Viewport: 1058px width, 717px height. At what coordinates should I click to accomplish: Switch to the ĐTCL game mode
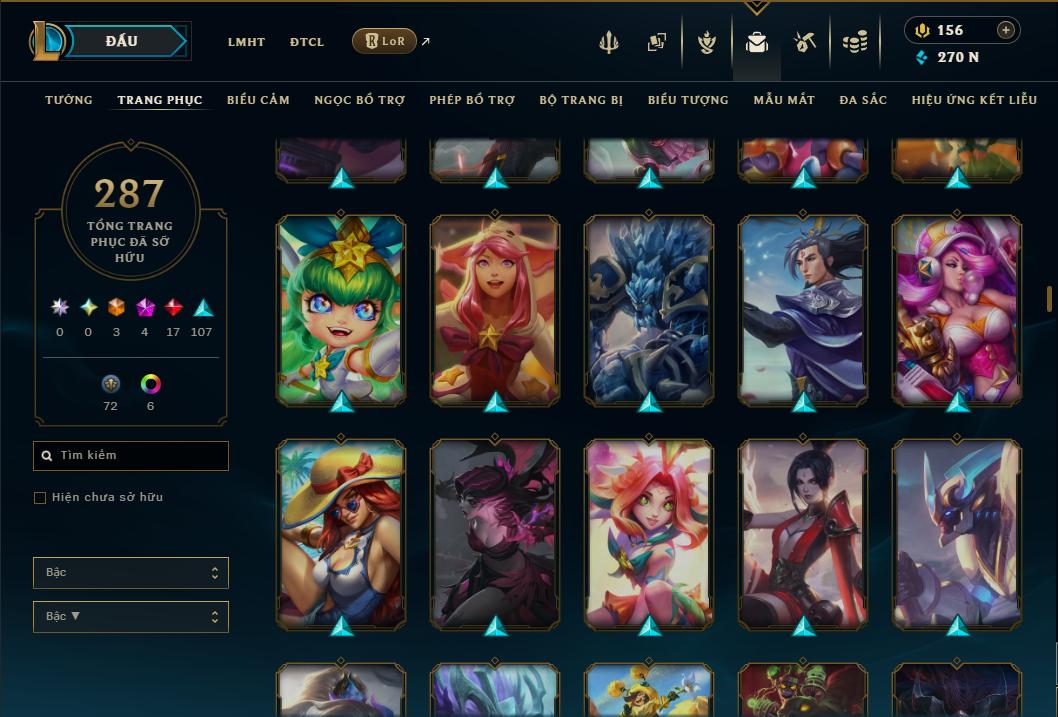coord(307,42)
